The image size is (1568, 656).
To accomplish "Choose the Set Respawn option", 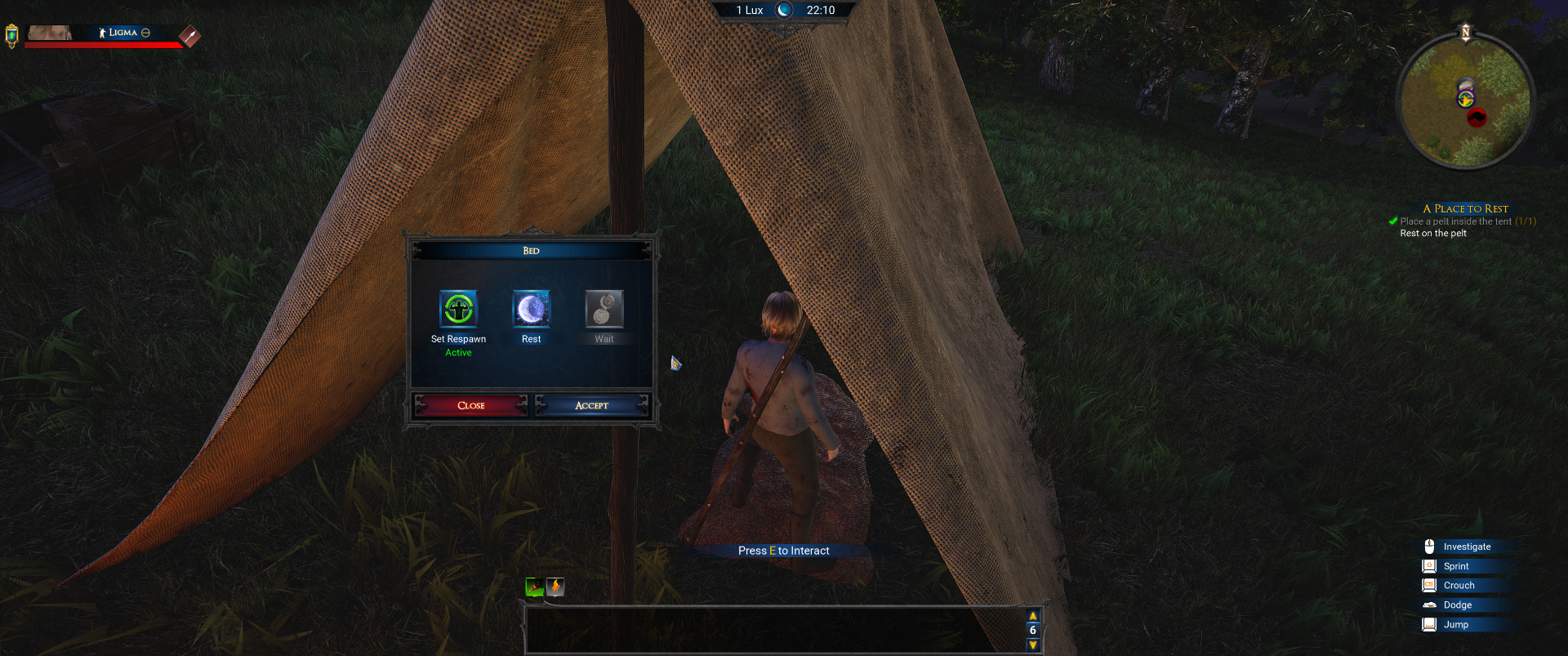I will (x=458, y=310).
